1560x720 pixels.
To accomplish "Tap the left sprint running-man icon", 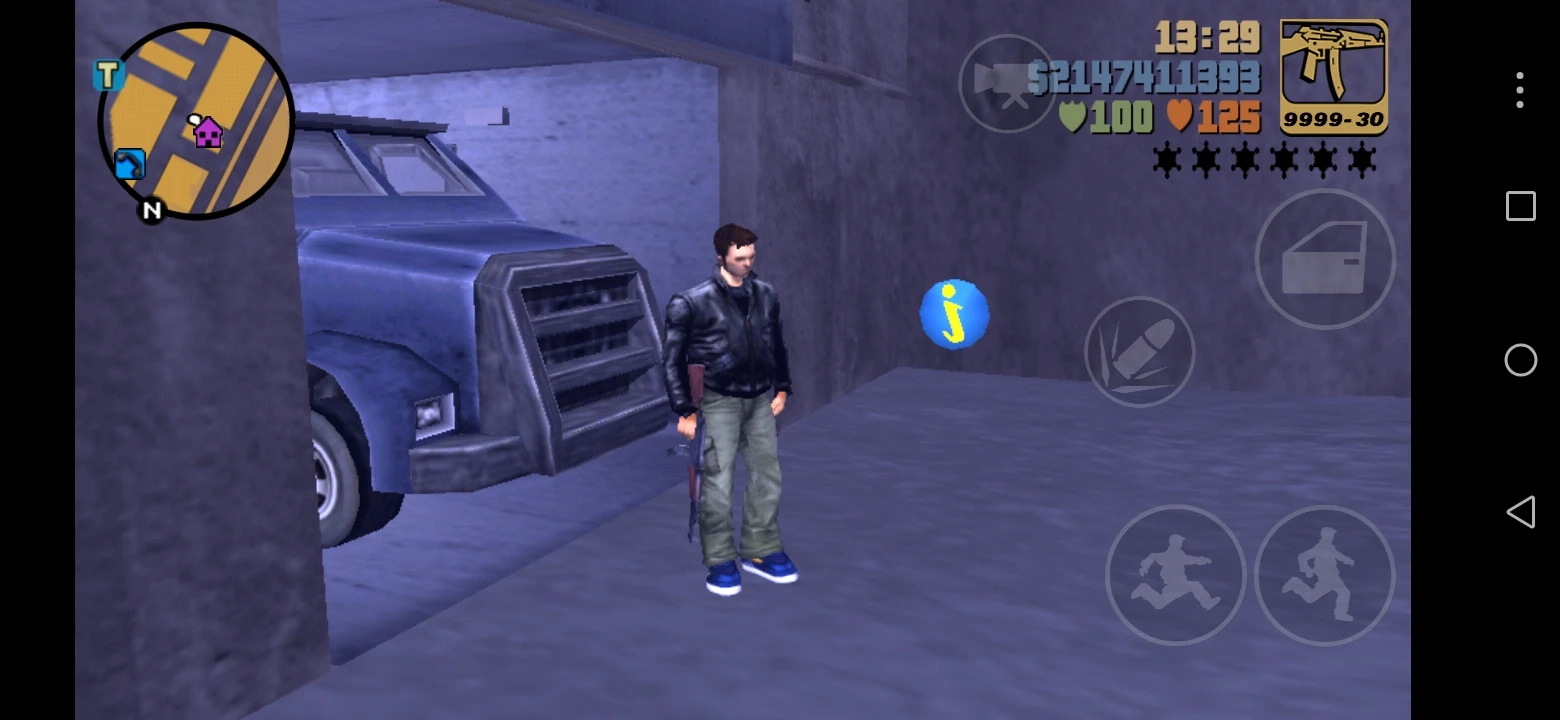I will 1176,576.
